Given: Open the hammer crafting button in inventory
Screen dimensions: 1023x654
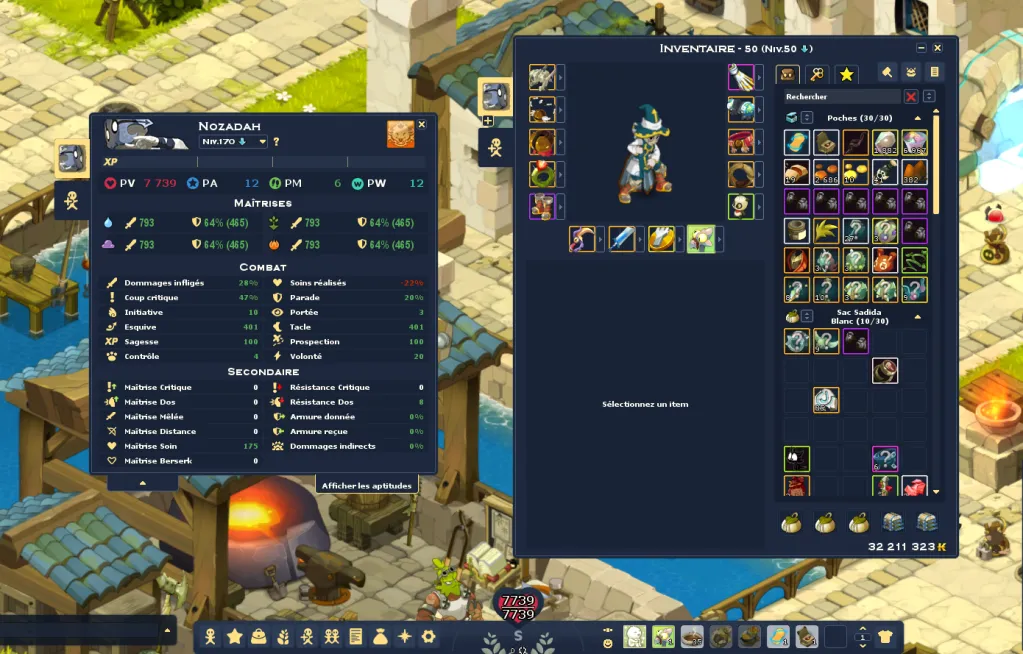Looking at the screenshot, I should coord(887,72).
